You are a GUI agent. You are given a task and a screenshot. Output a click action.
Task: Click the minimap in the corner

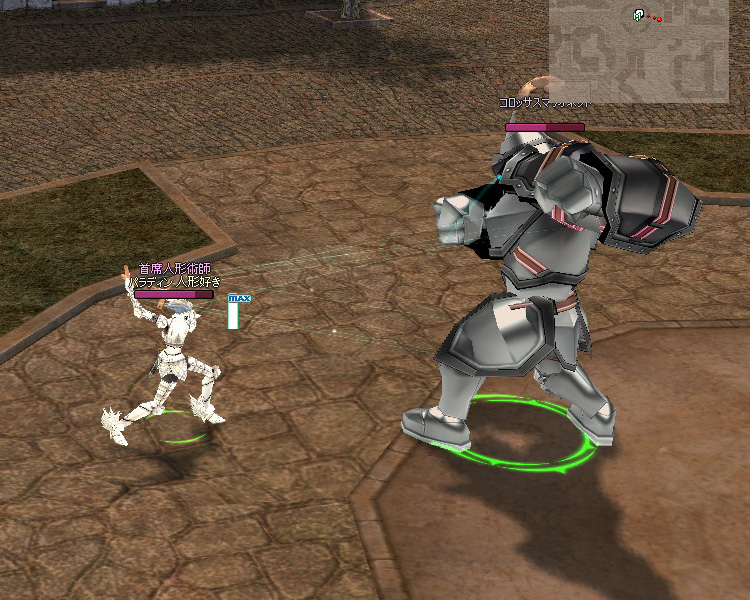(638, 50)
